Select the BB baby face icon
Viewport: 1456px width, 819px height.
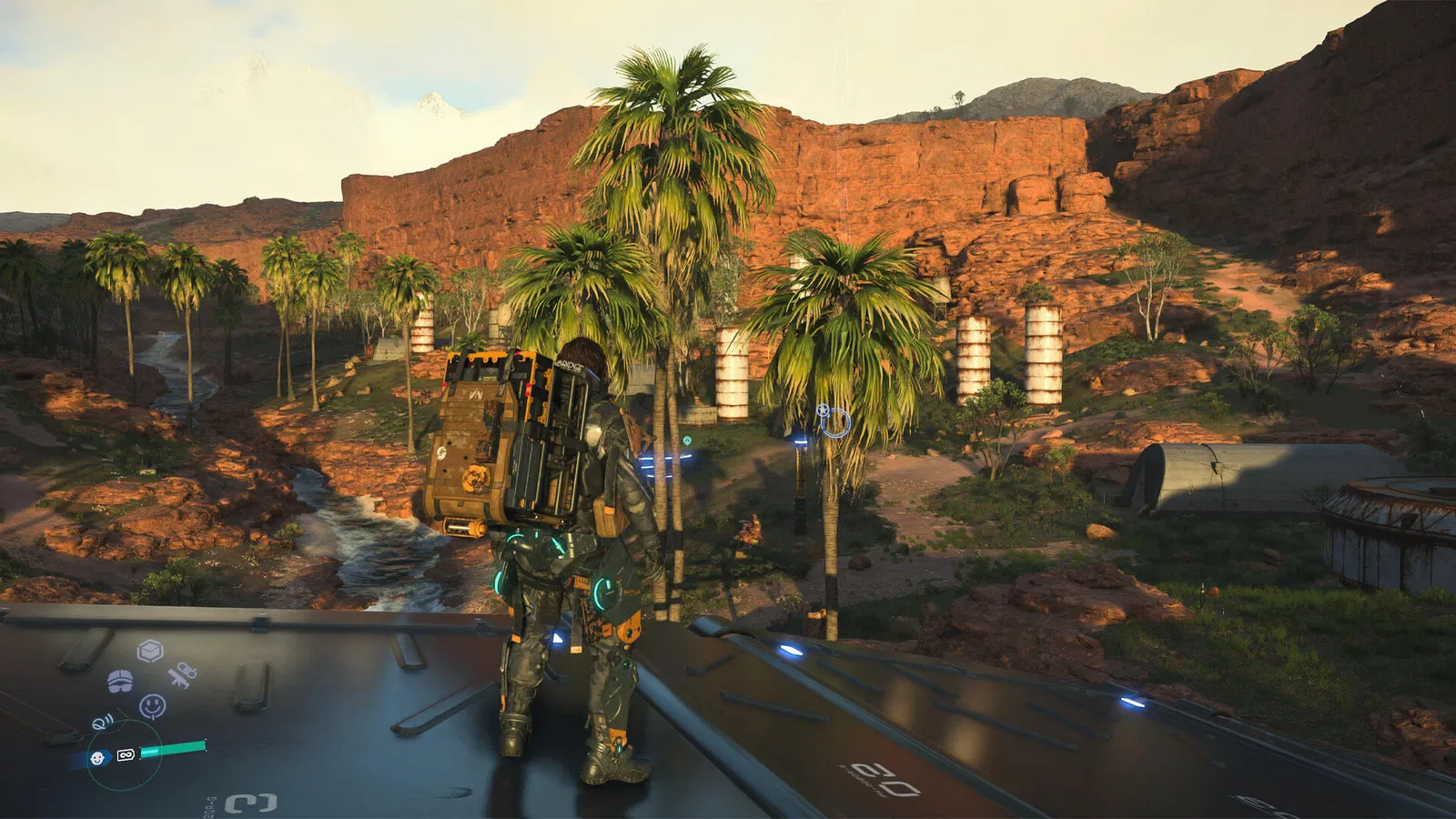(97, 758)
